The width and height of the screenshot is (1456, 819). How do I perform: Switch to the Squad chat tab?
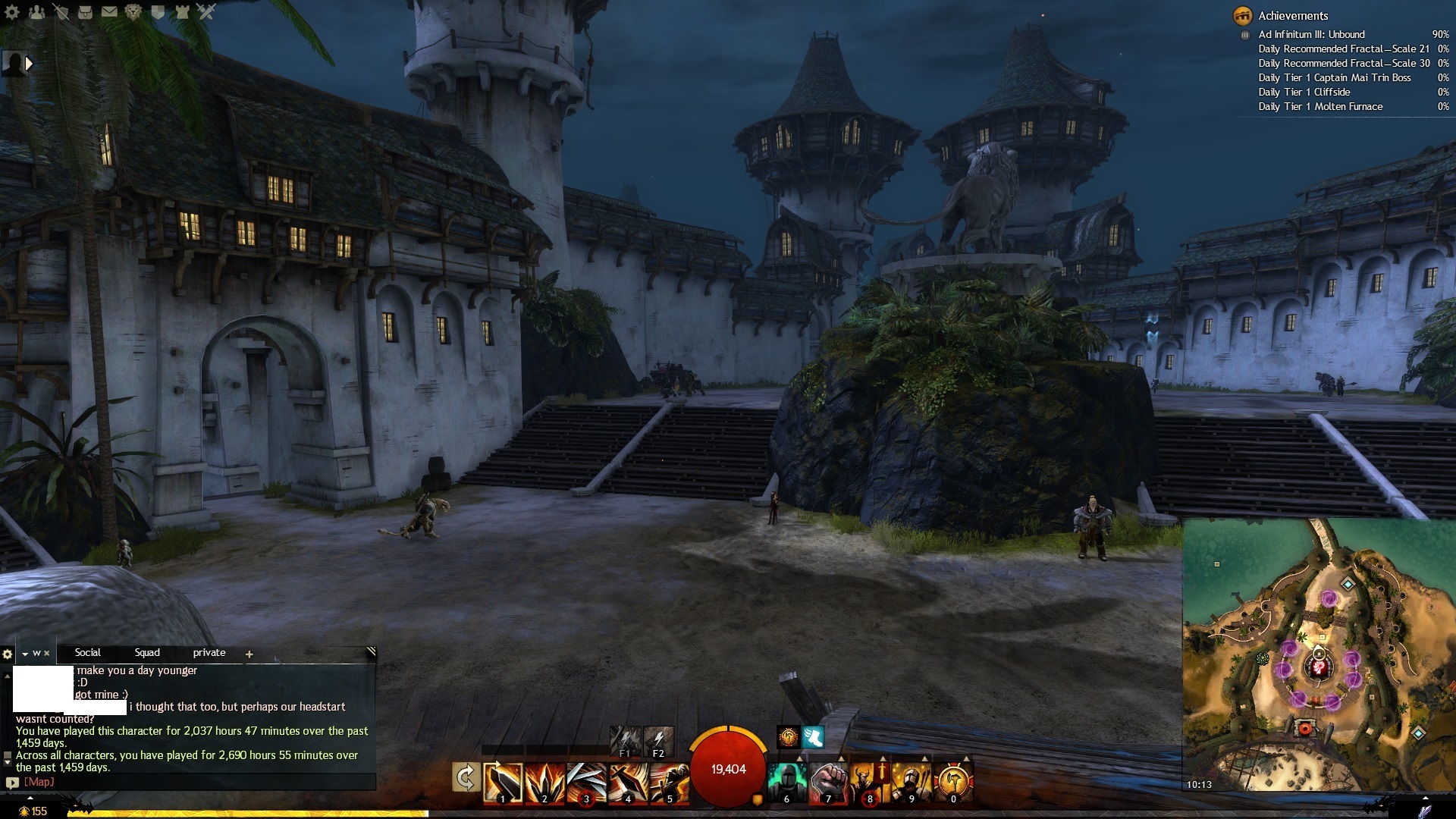(x=147, y=653)
